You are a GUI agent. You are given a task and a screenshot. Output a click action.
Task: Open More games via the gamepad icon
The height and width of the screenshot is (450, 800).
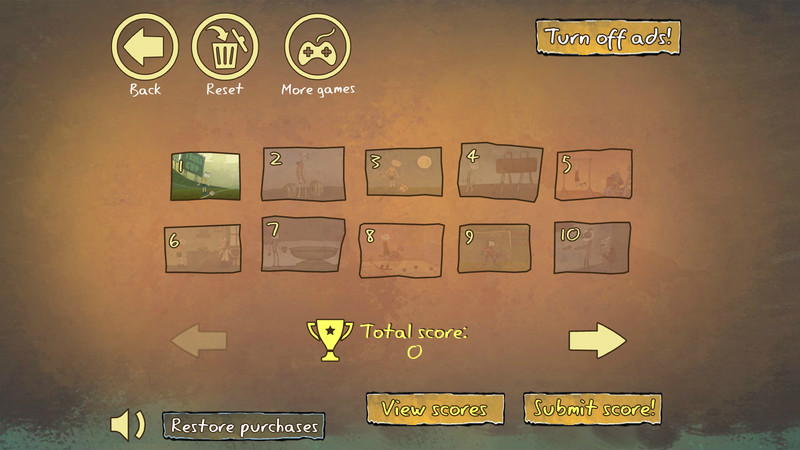coord(318,45)
